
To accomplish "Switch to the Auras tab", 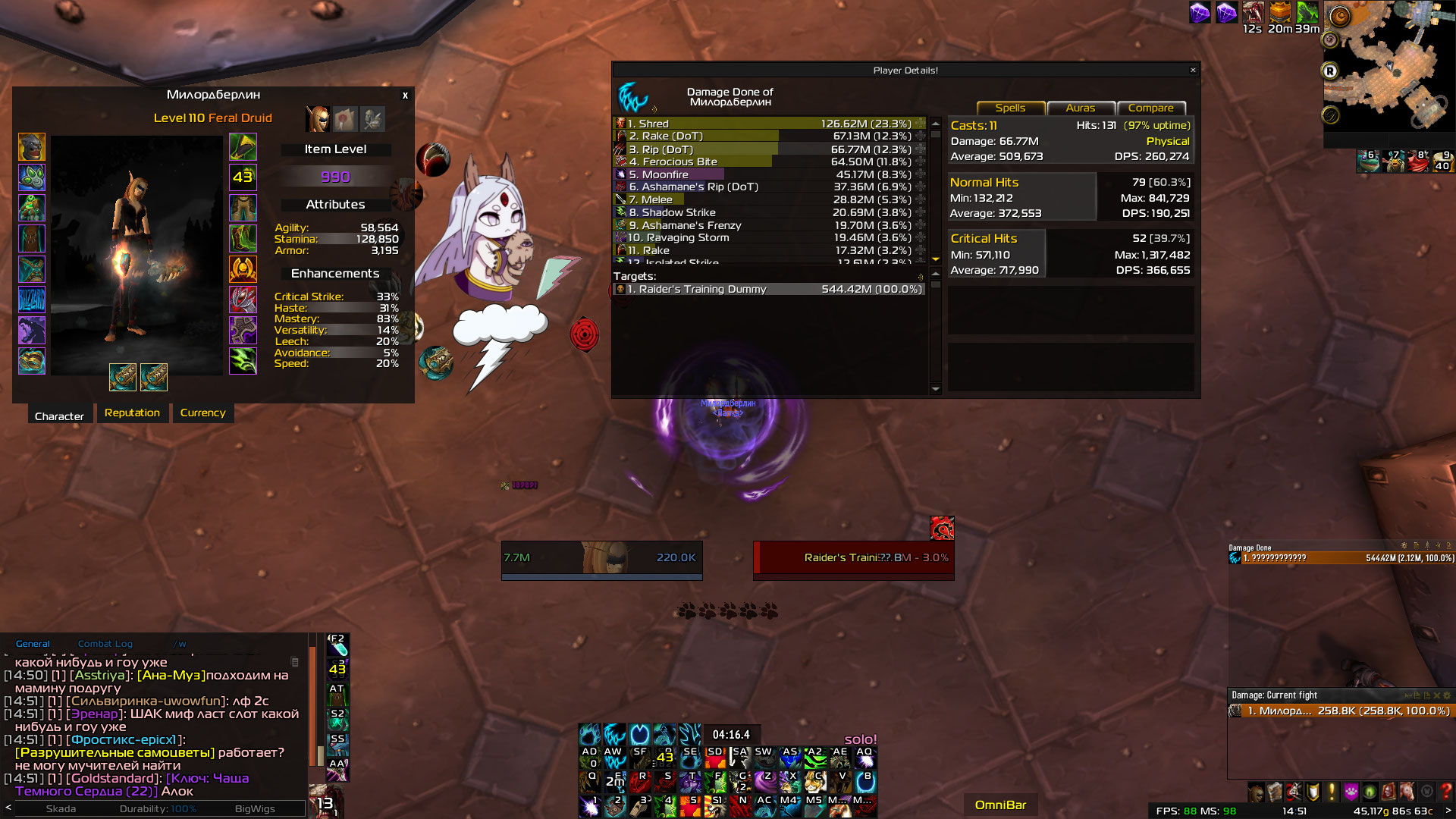I will coord(1080,108).
